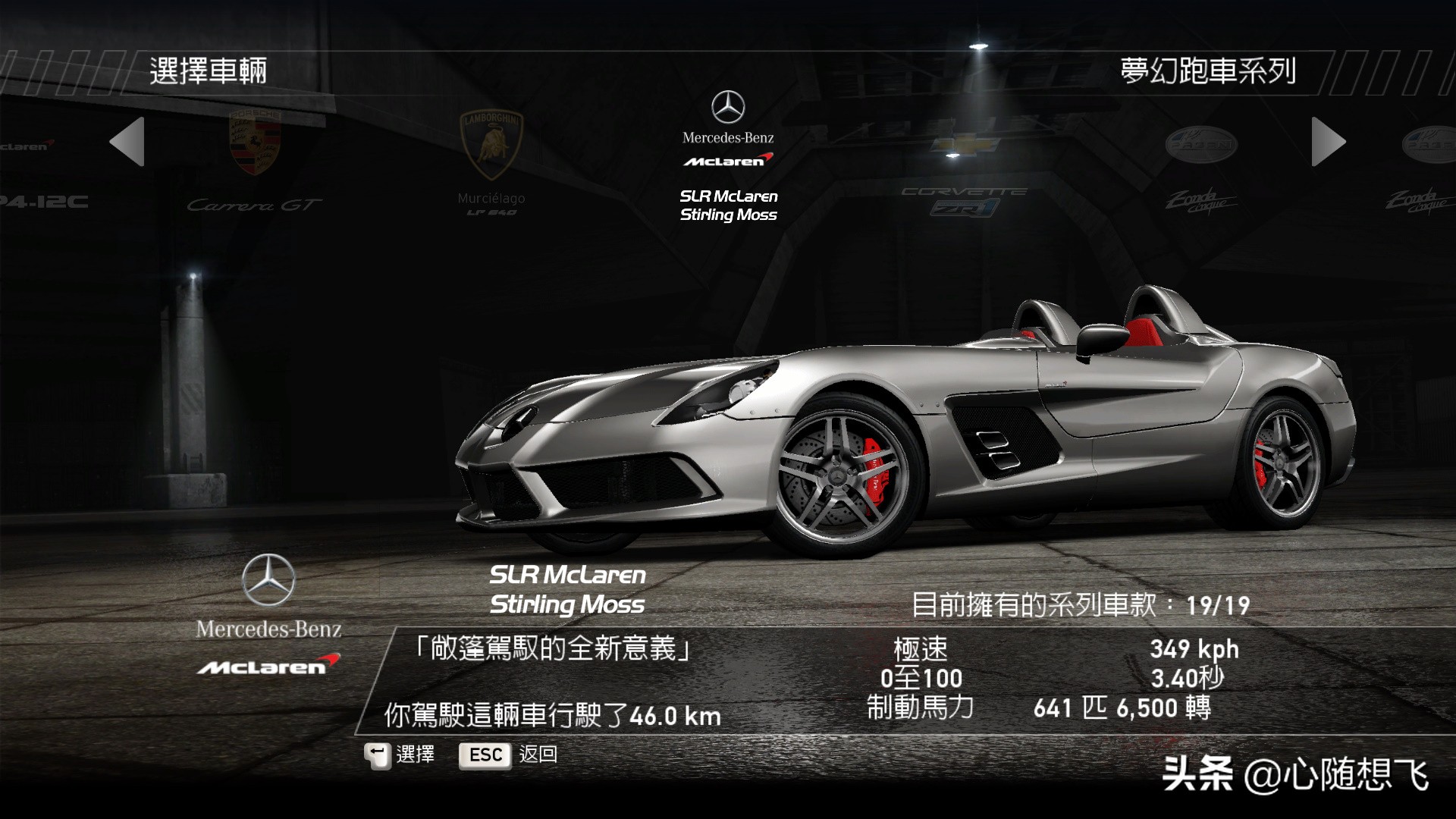
Task: Show the previous car with the left arrow
Action: point(127,142)
